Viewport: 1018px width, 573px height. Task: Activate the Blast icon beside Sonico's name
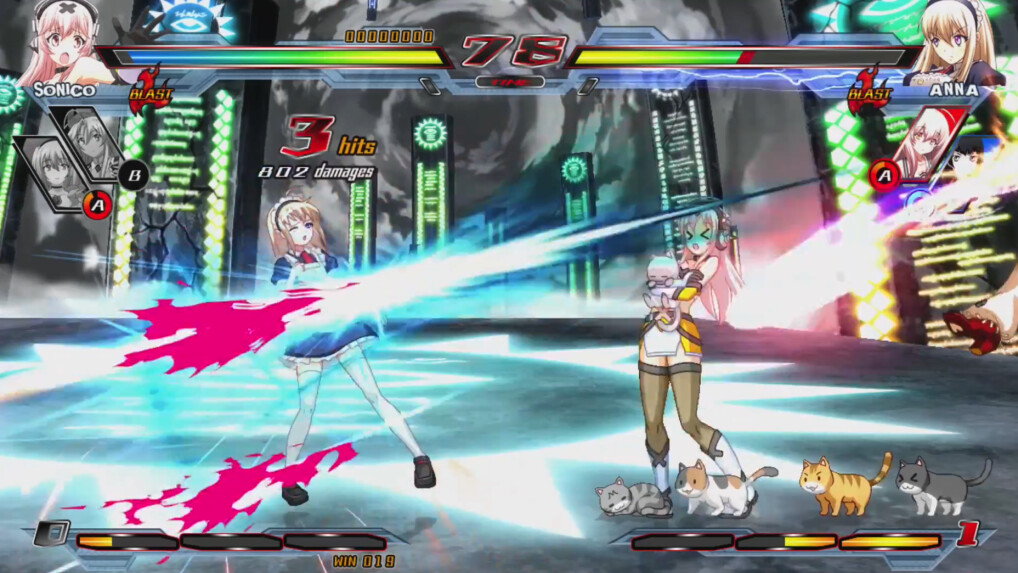(150, 90)
